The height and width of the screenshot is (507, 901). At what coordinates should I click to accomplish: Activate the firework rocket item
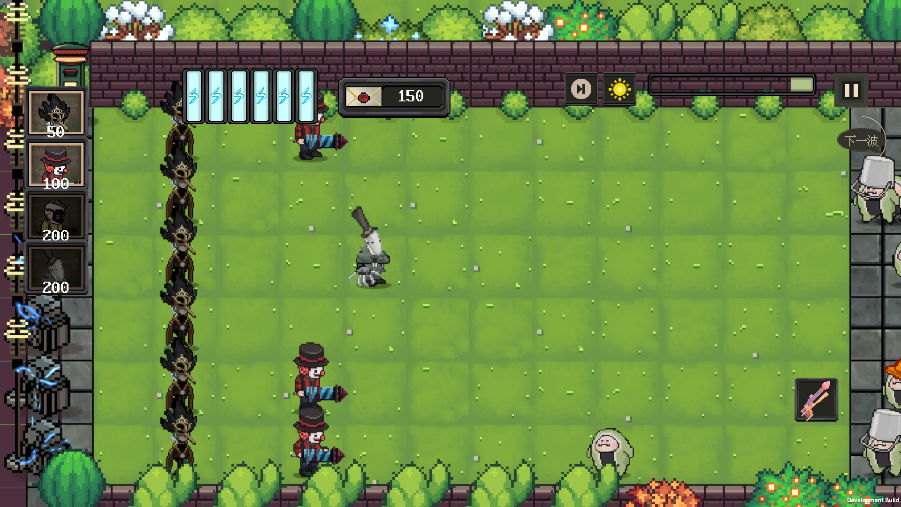click(816, 399)
